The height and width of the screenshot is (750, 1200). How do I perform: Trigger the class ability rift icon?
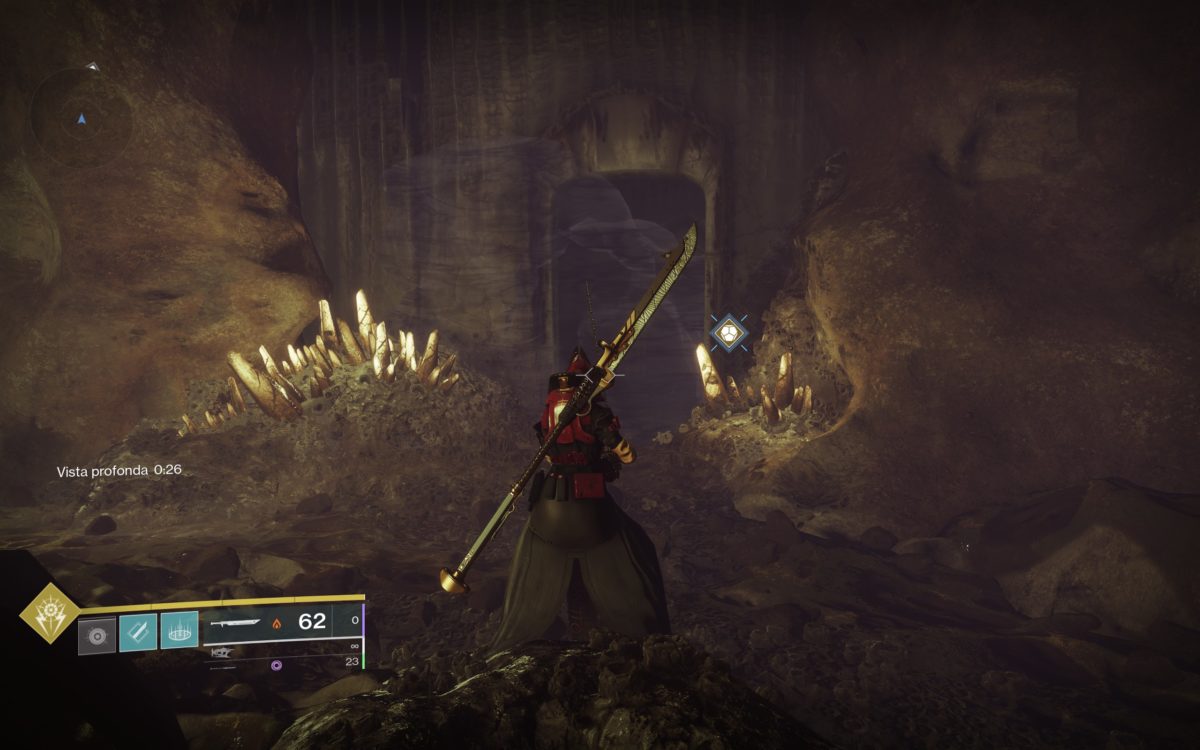point(179,632)
